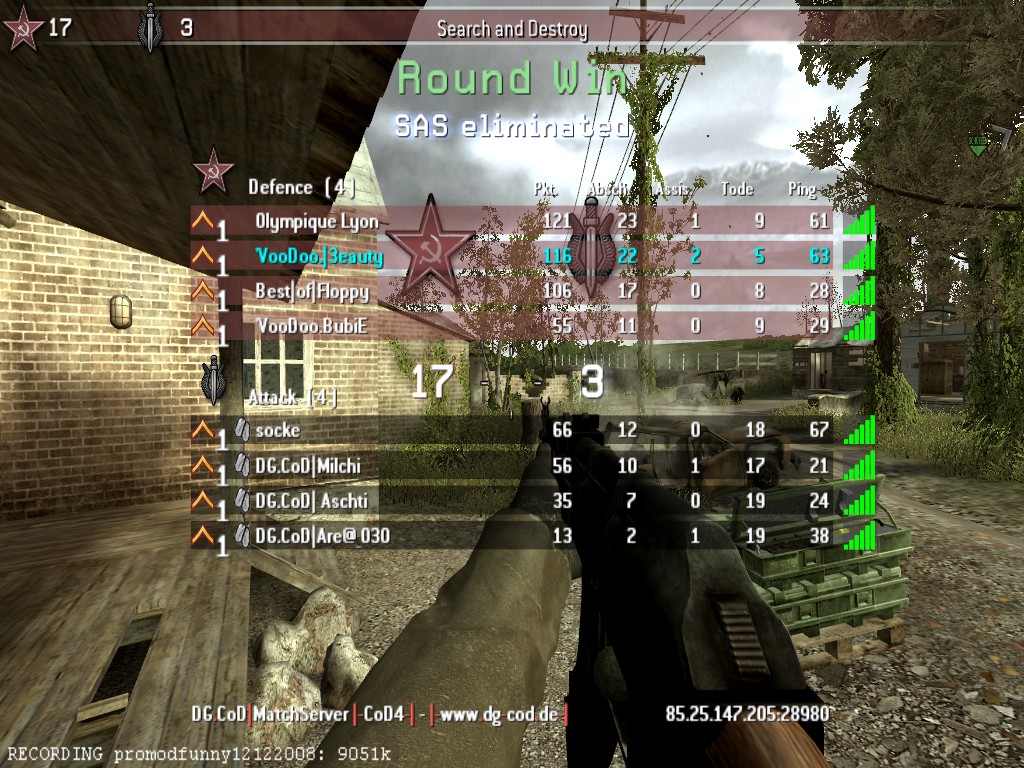Select the Olympique Lyon player row
This screenshot has width=1024, height=768.
(316, 221)
